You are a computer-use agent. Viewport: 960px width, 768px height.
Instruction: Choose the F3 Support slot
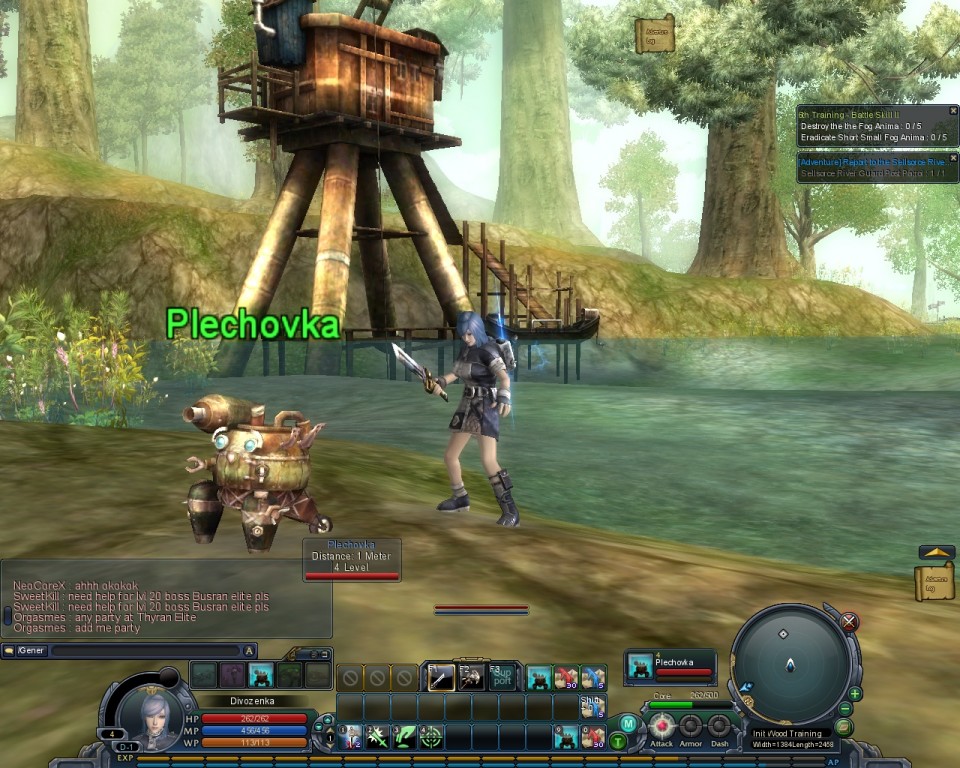click(502, 677)
